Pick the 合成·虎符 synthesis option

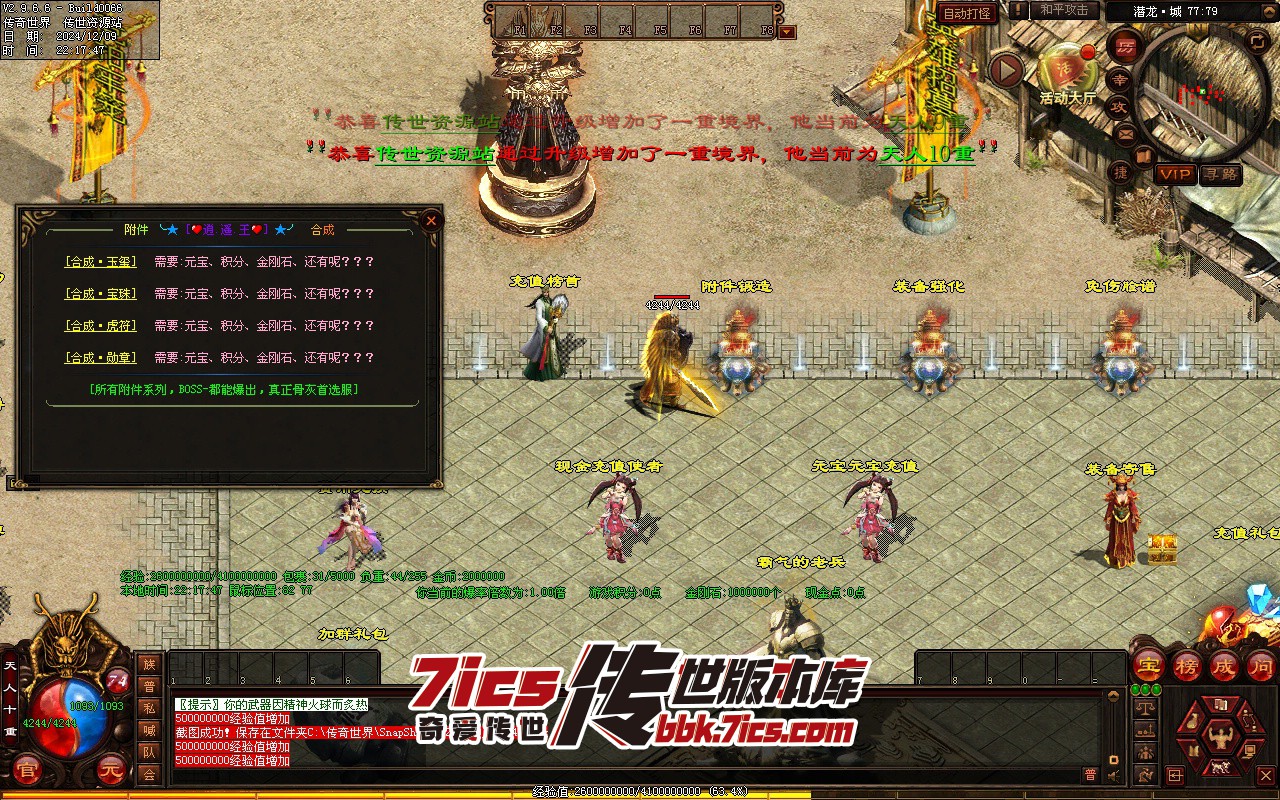(101, 326)
